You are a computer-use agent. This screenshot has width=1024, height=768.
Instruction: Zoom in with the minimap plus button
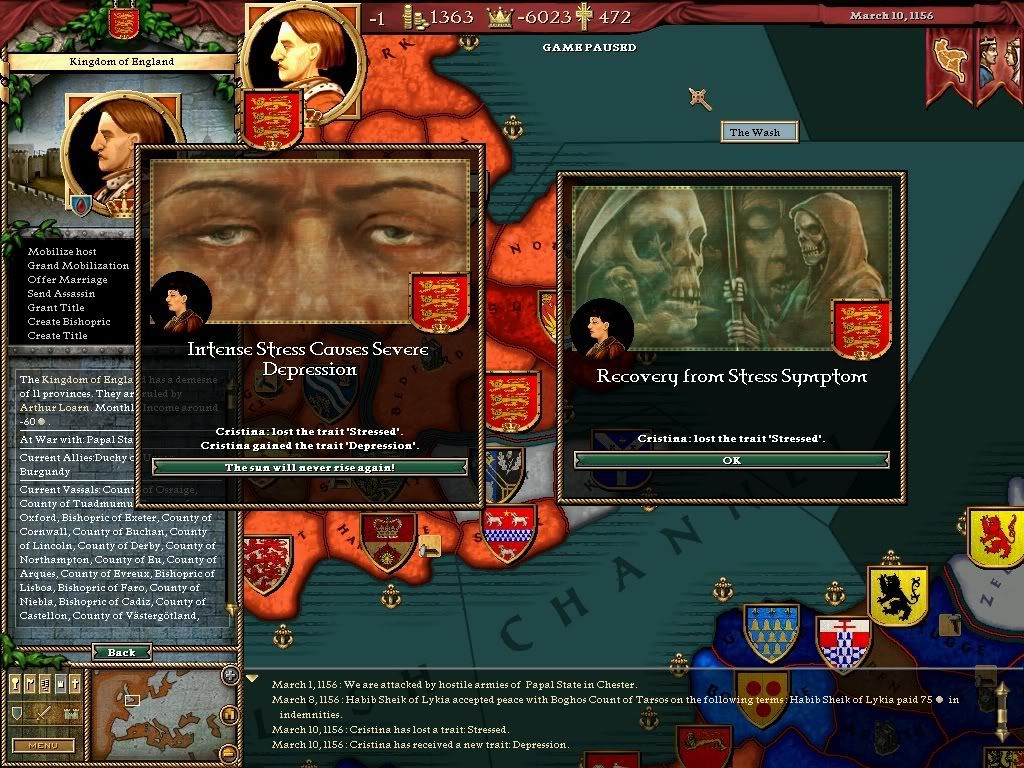click(x=229, y=676)
